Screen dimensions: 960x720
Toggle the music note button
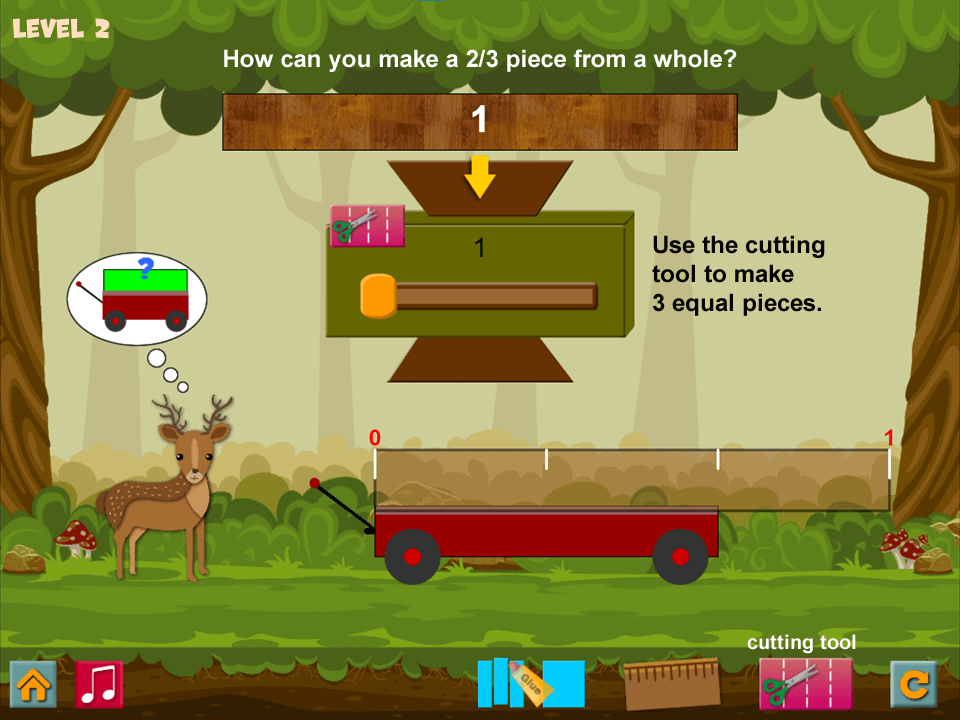[99, 684]
